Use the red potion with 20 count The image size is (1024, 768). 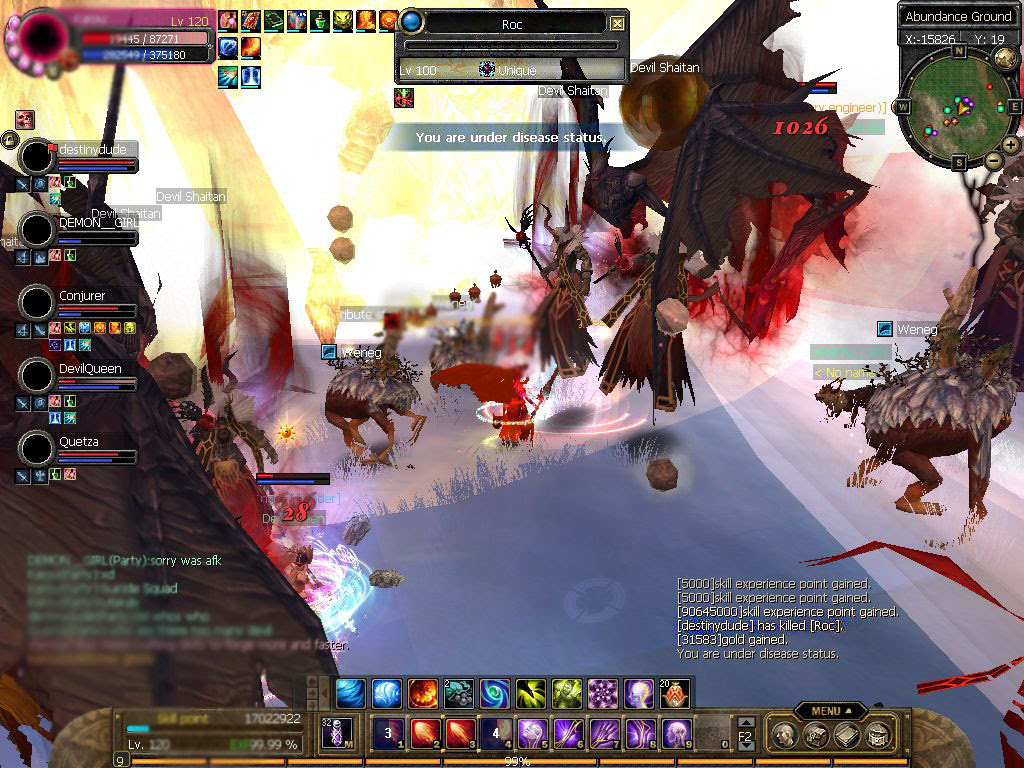674,693
